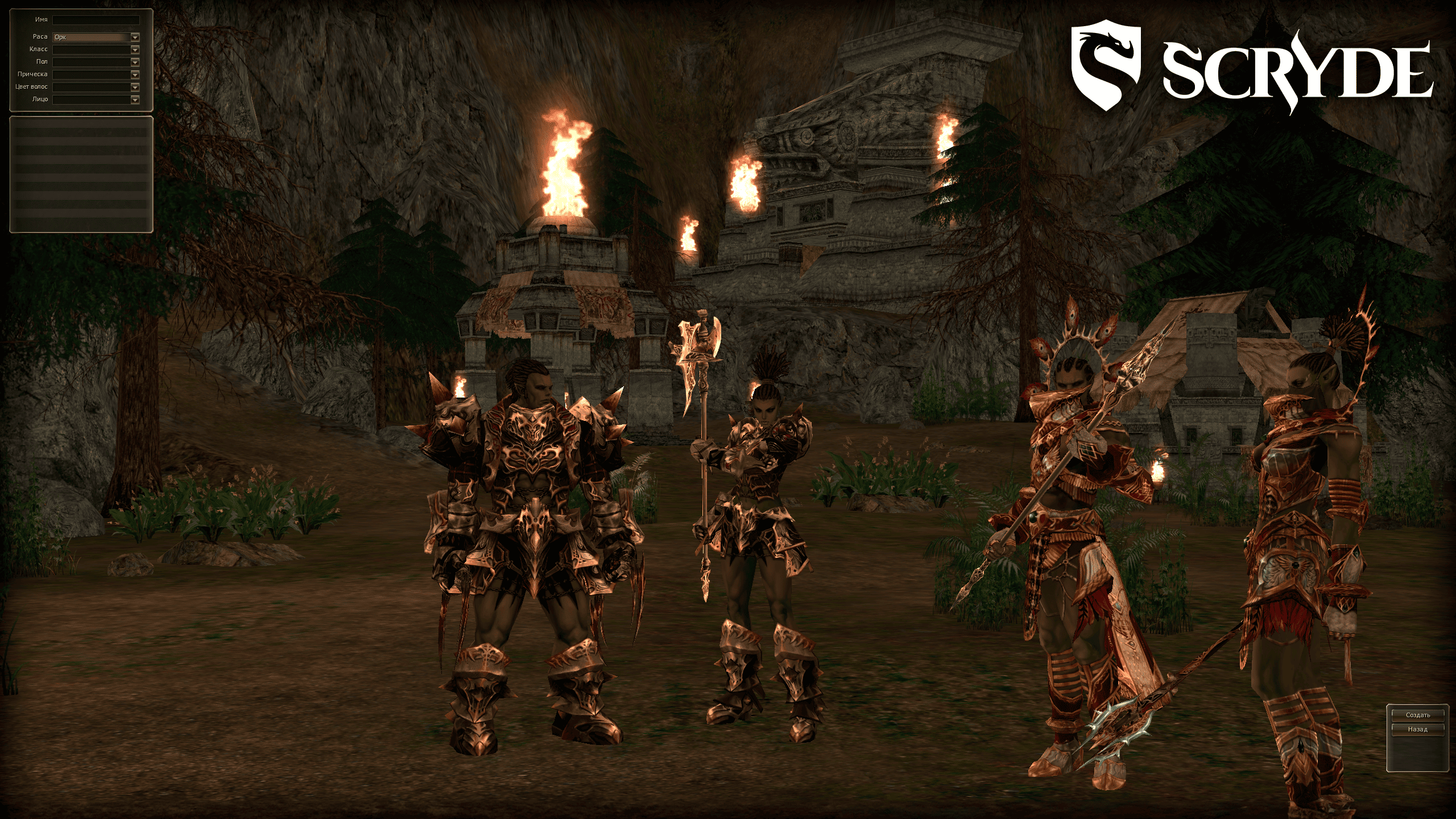Click the dropdown arrow beside Цвет волос

(135, 88)
